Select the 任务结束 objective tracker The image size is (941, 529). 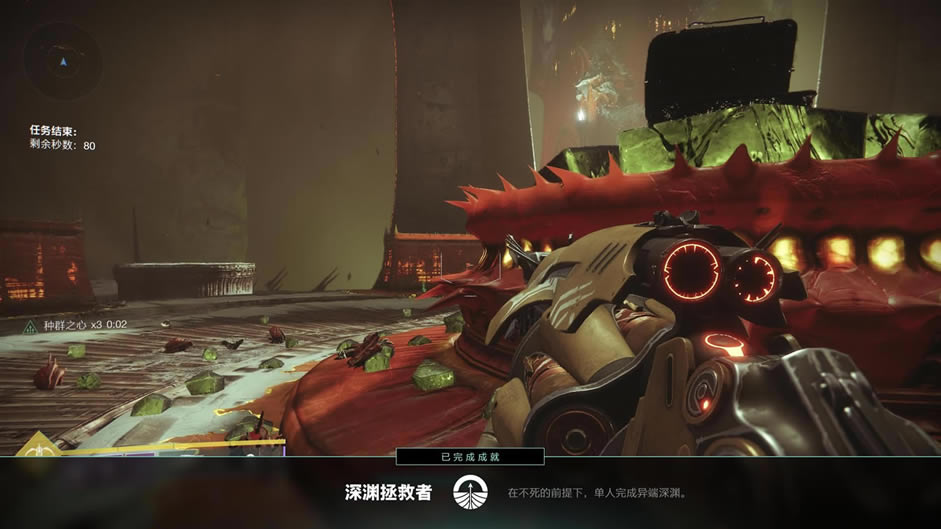(63, 138)
